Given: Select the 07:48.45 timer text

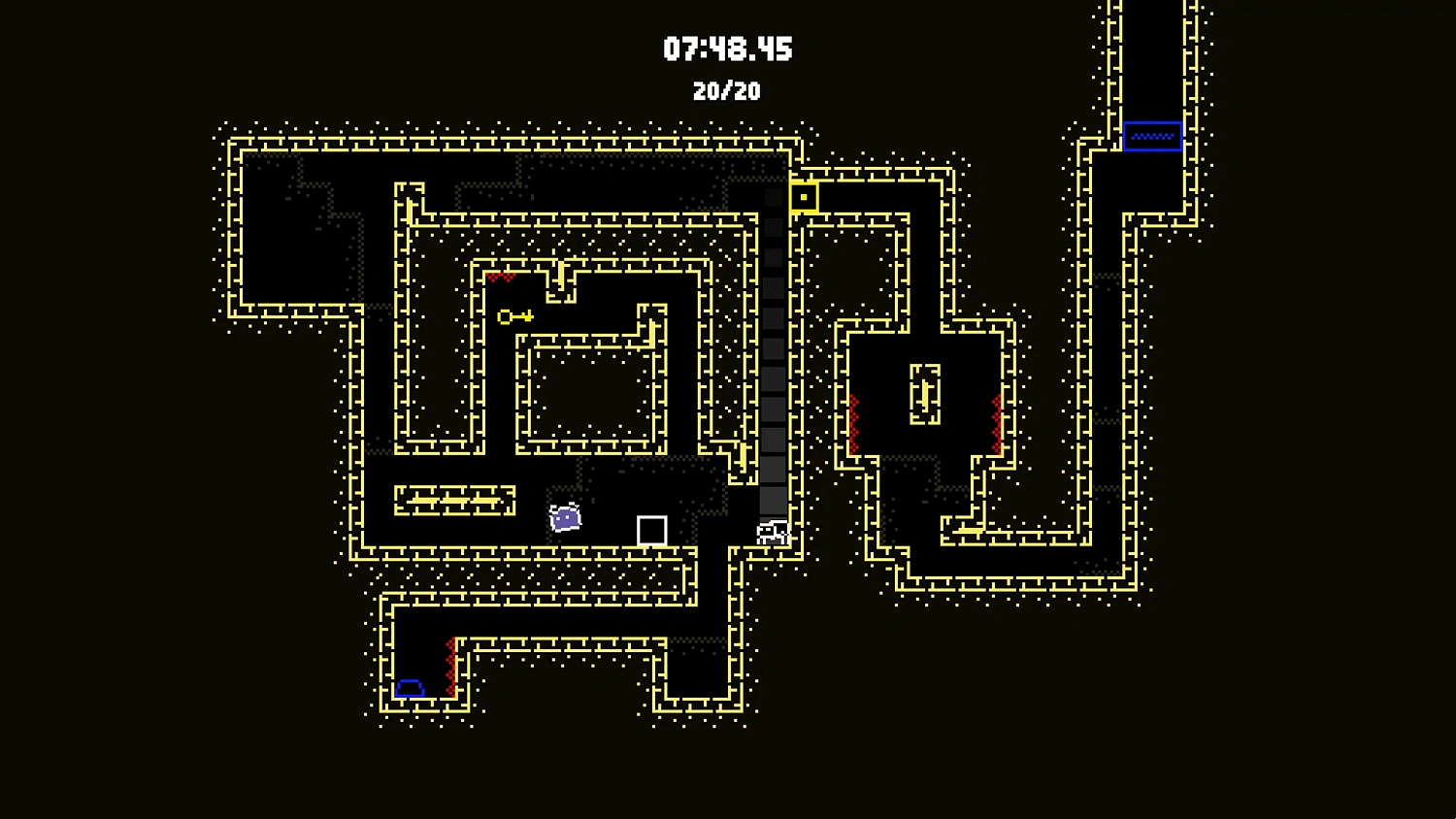Looking at the screenshot, I should click(726, 49).
